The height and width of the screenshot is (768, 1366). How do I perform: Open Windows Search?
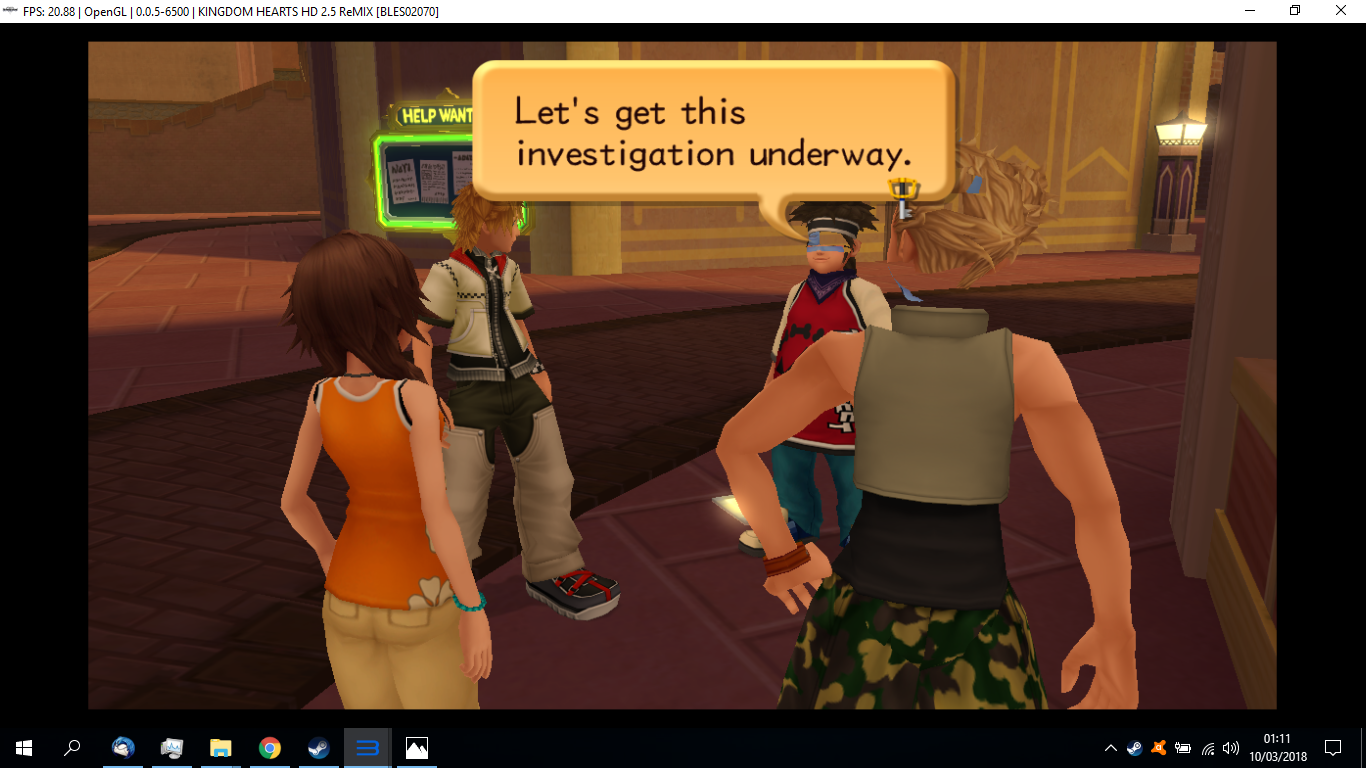72,748
